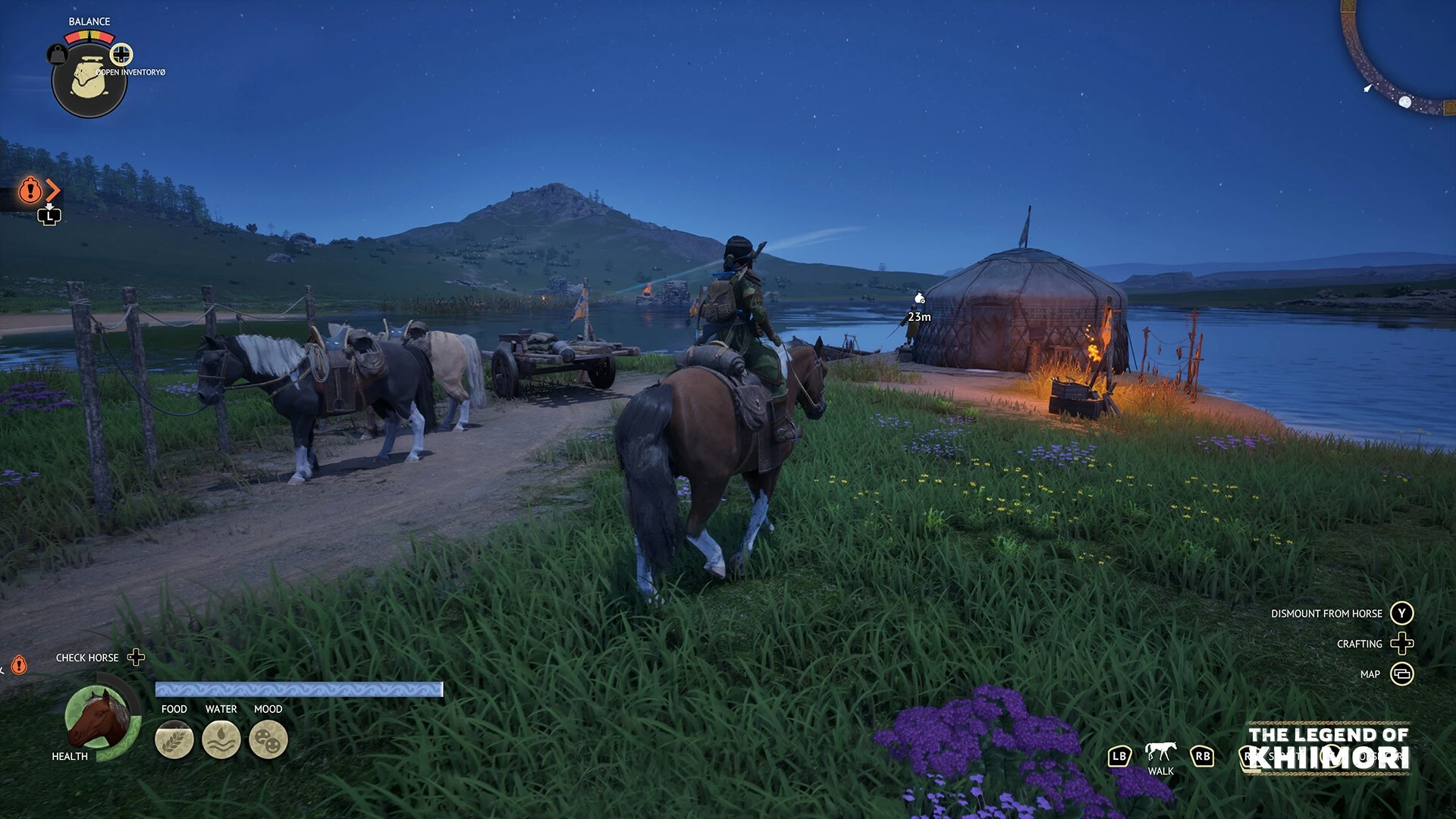Image resolution: width=1456 pixels, height=819 pixels.
Task: Open the inventory bag icon
Action: pos(89,80)
